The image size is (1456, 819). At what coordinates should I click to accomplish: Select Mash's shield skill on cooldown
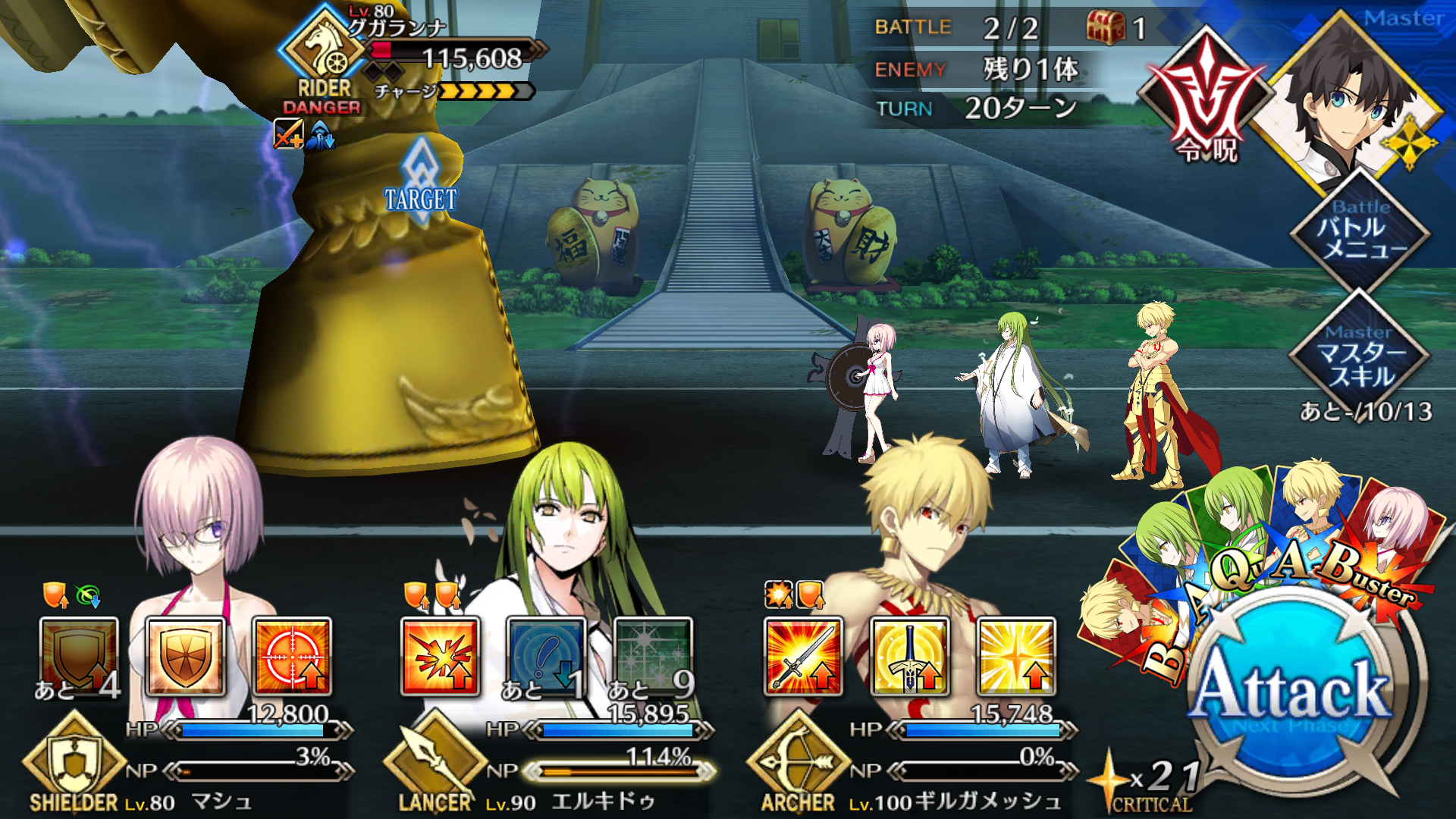pyautogui.click(x=79, y=657)
